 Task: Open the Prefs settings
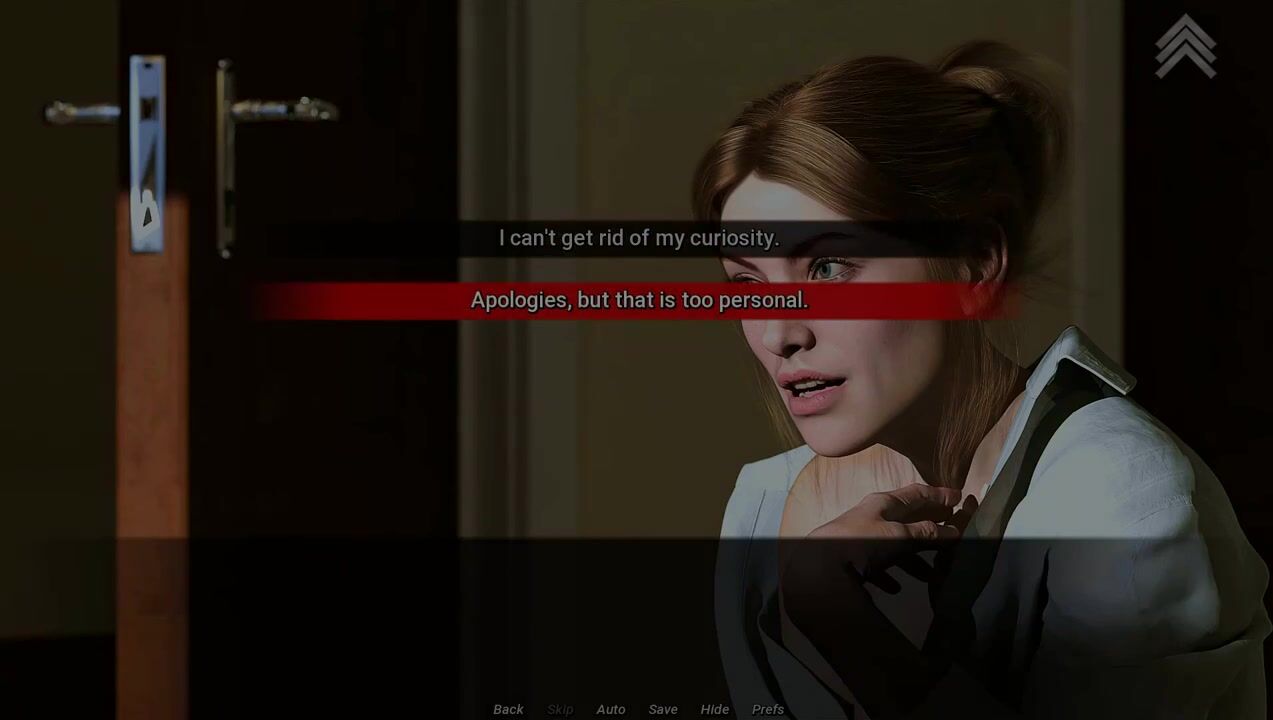click(x=768, y=709)
